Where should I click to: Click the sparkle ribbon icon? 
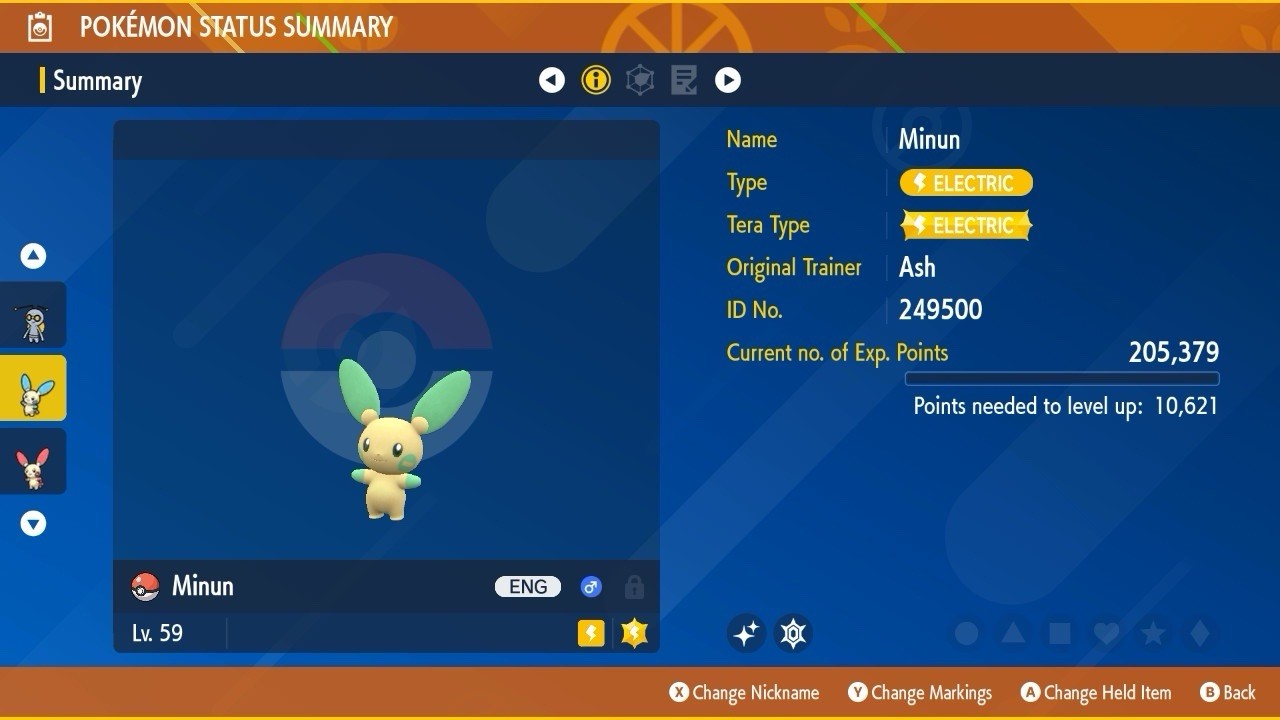[x=746, y=633]
